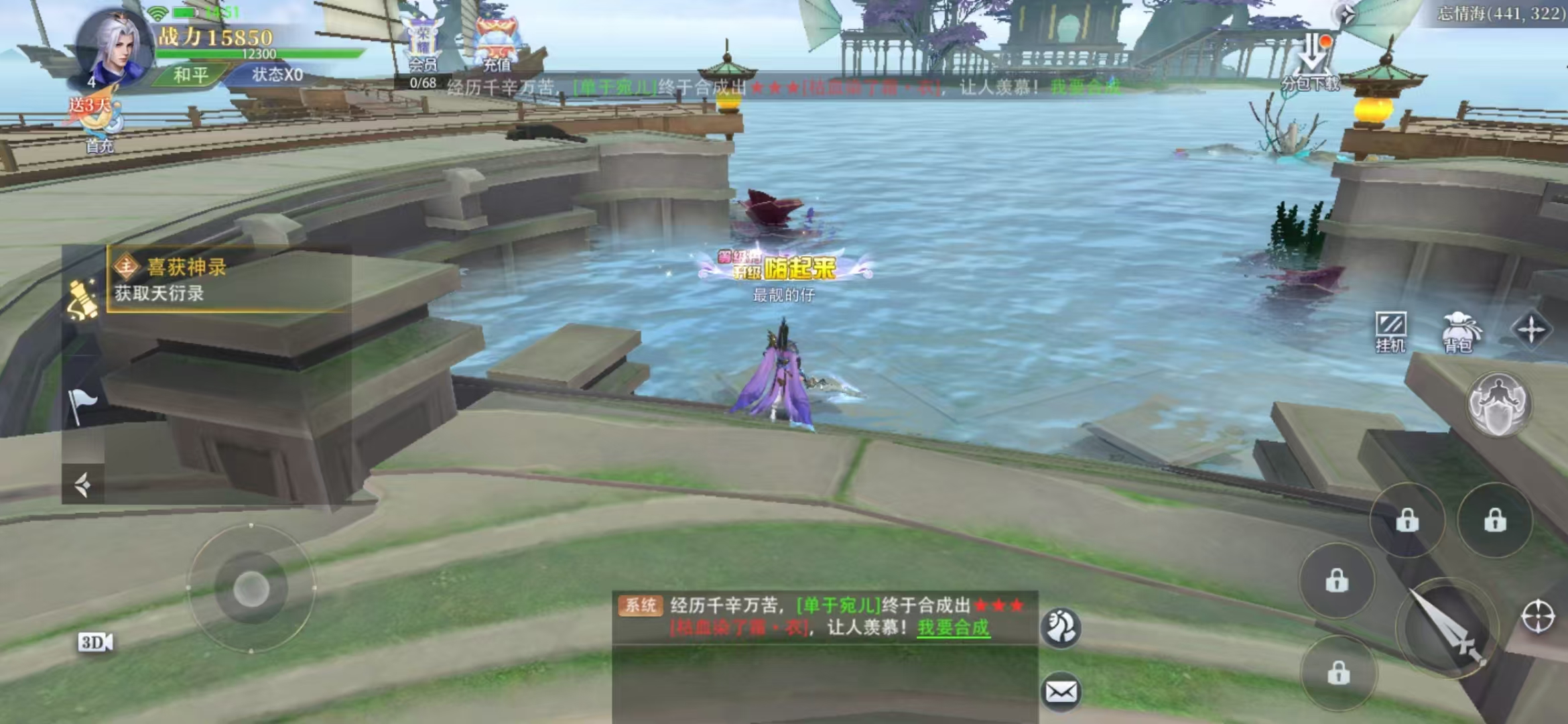Toggle the 3D camera view
This screenshot has width=1568, height=724.
click(95, 643)
